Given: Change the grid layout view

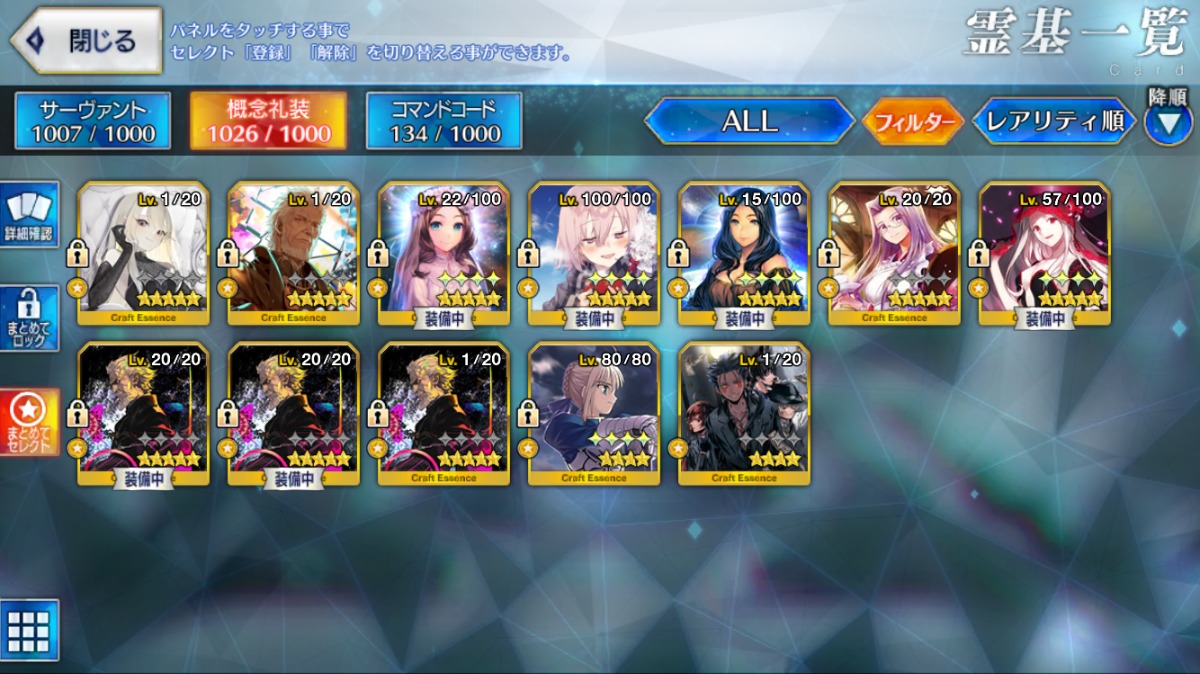Looking at the screenshot, I should pyautogui.click(x=30, y=630).
